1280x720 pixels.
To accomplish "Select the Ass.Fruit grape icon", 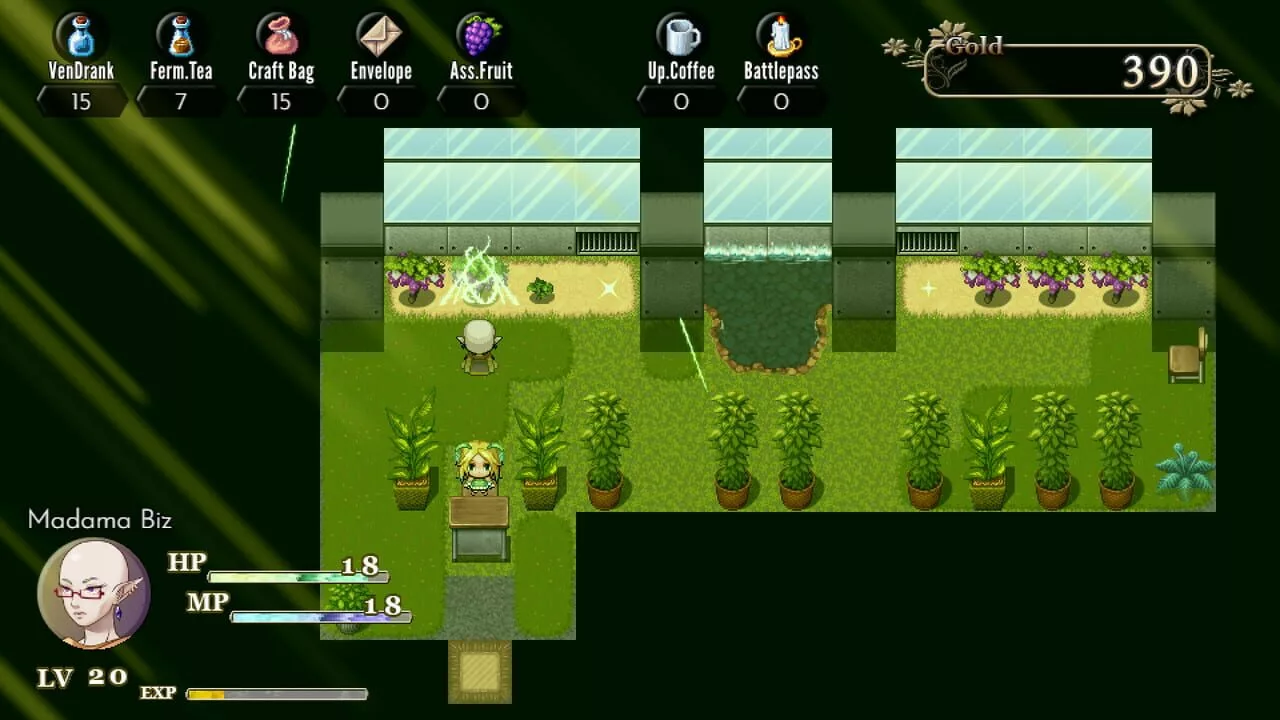I will tap(481, 36).
